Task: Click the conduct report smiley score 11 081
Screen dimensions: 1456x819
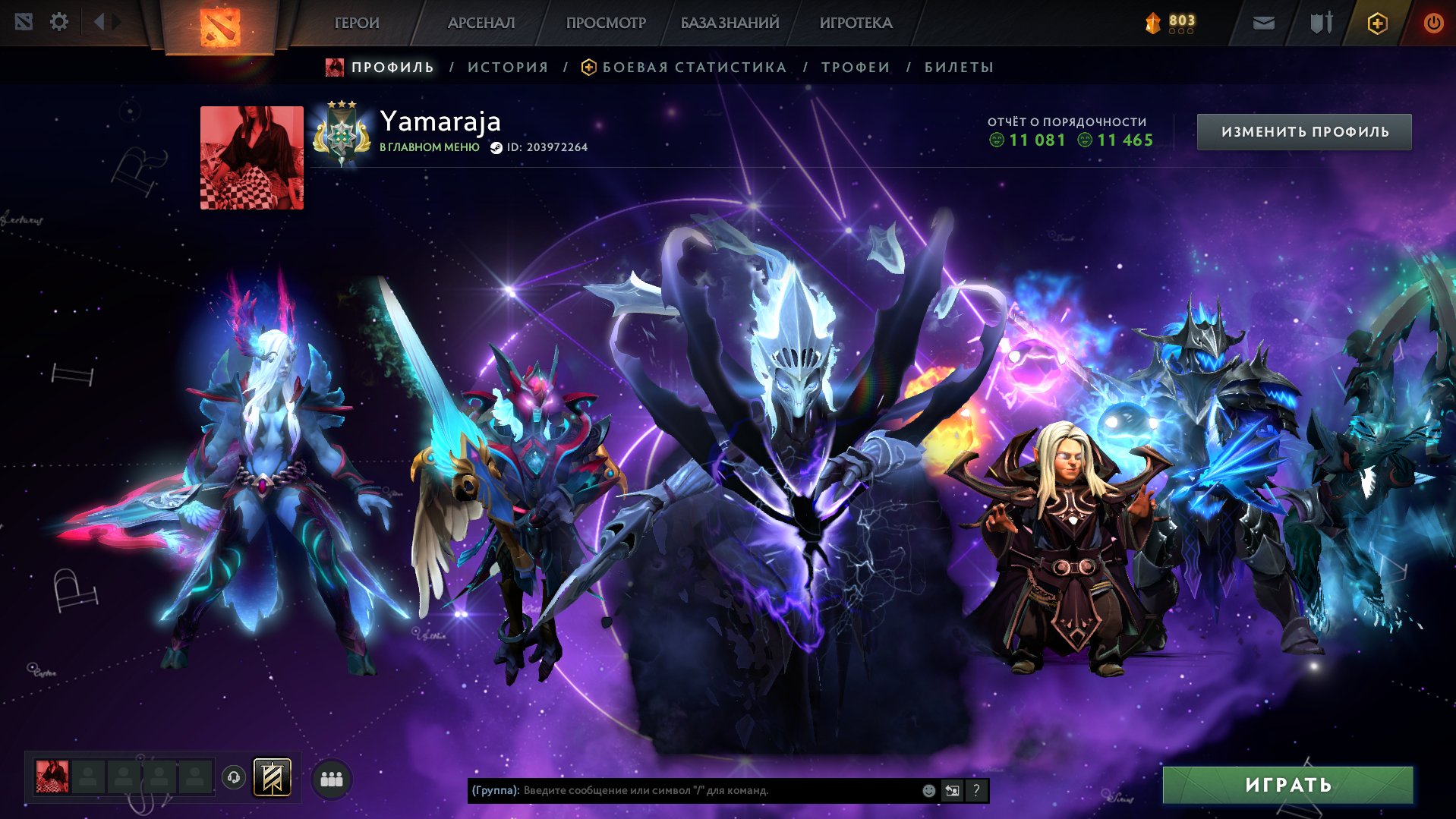Action: [x=1029, y=140]
